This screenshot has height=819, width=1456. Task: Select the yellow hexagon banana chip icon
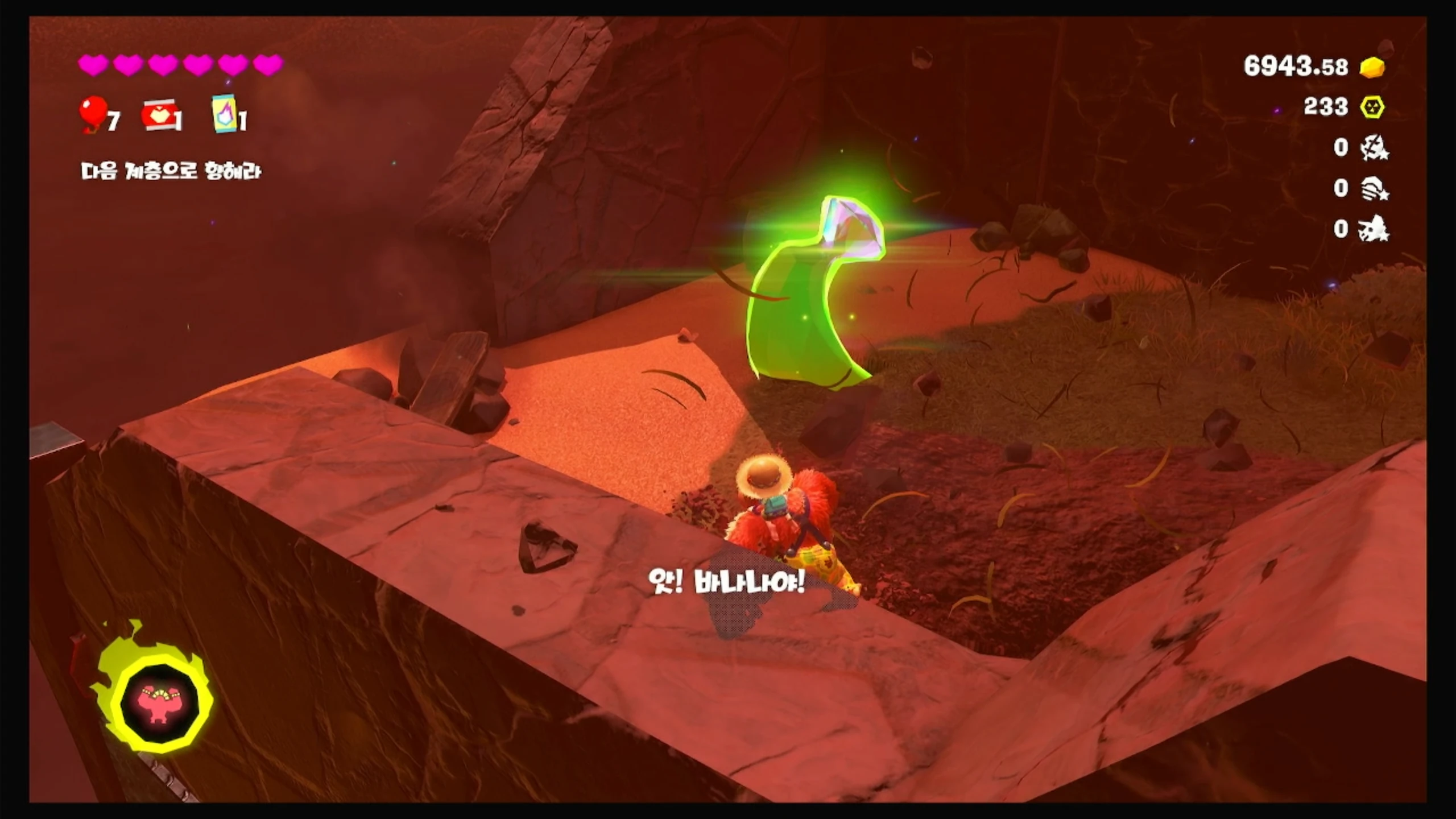point(1372,107)
